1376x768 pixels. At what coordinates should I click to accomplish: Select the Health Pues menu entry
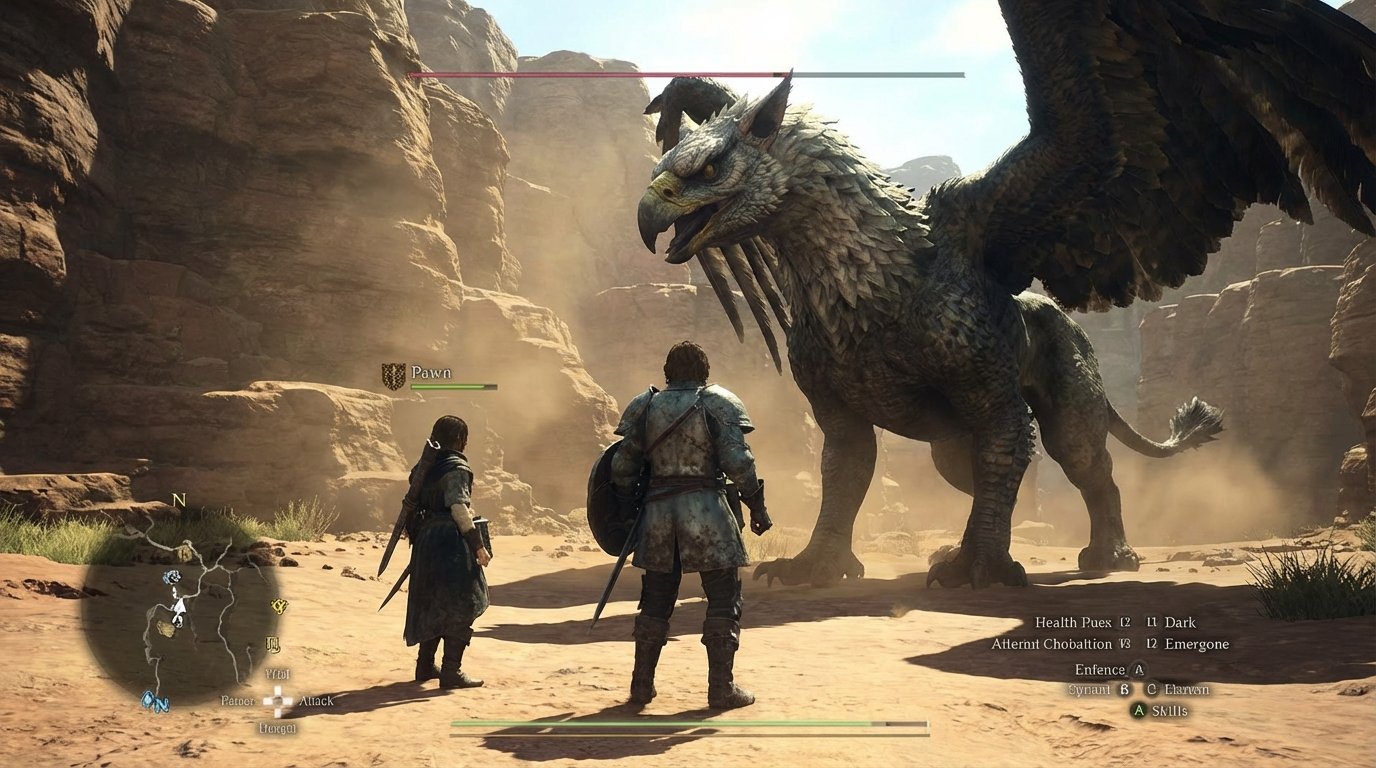pyautogui.click(x=1073, y=622)
